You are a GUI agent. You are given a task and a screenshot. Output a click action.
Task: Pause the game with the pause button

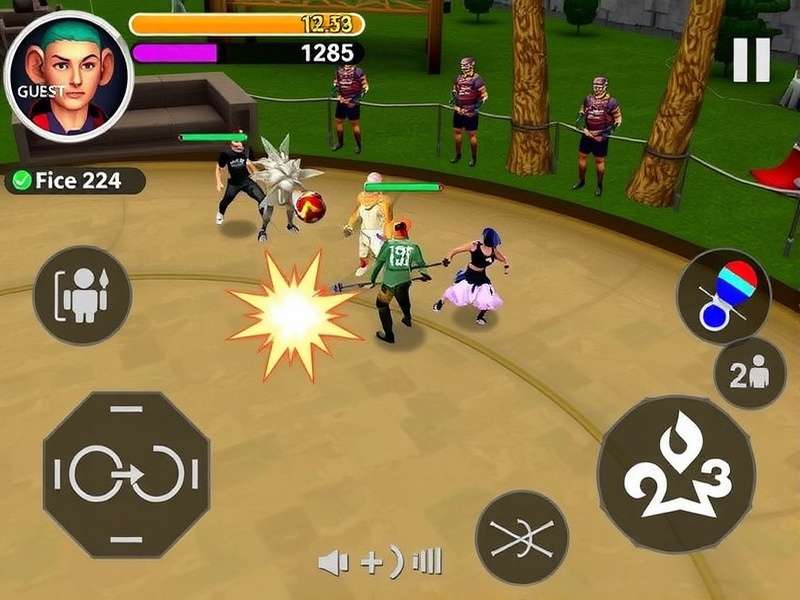[x=751, y=60]
